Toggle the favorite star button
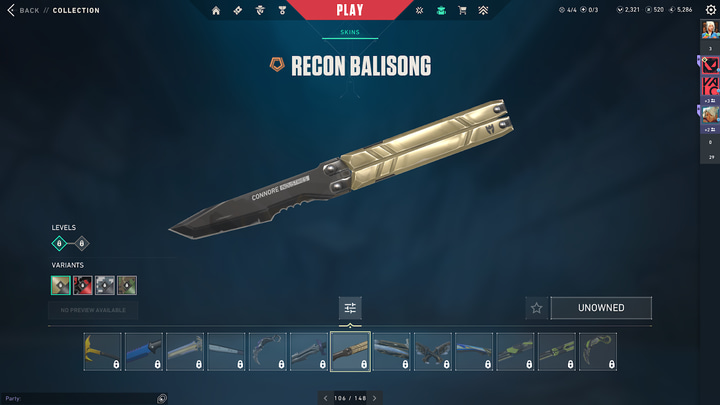The width and height of the screenshot is (720, 405). [536, 308]
